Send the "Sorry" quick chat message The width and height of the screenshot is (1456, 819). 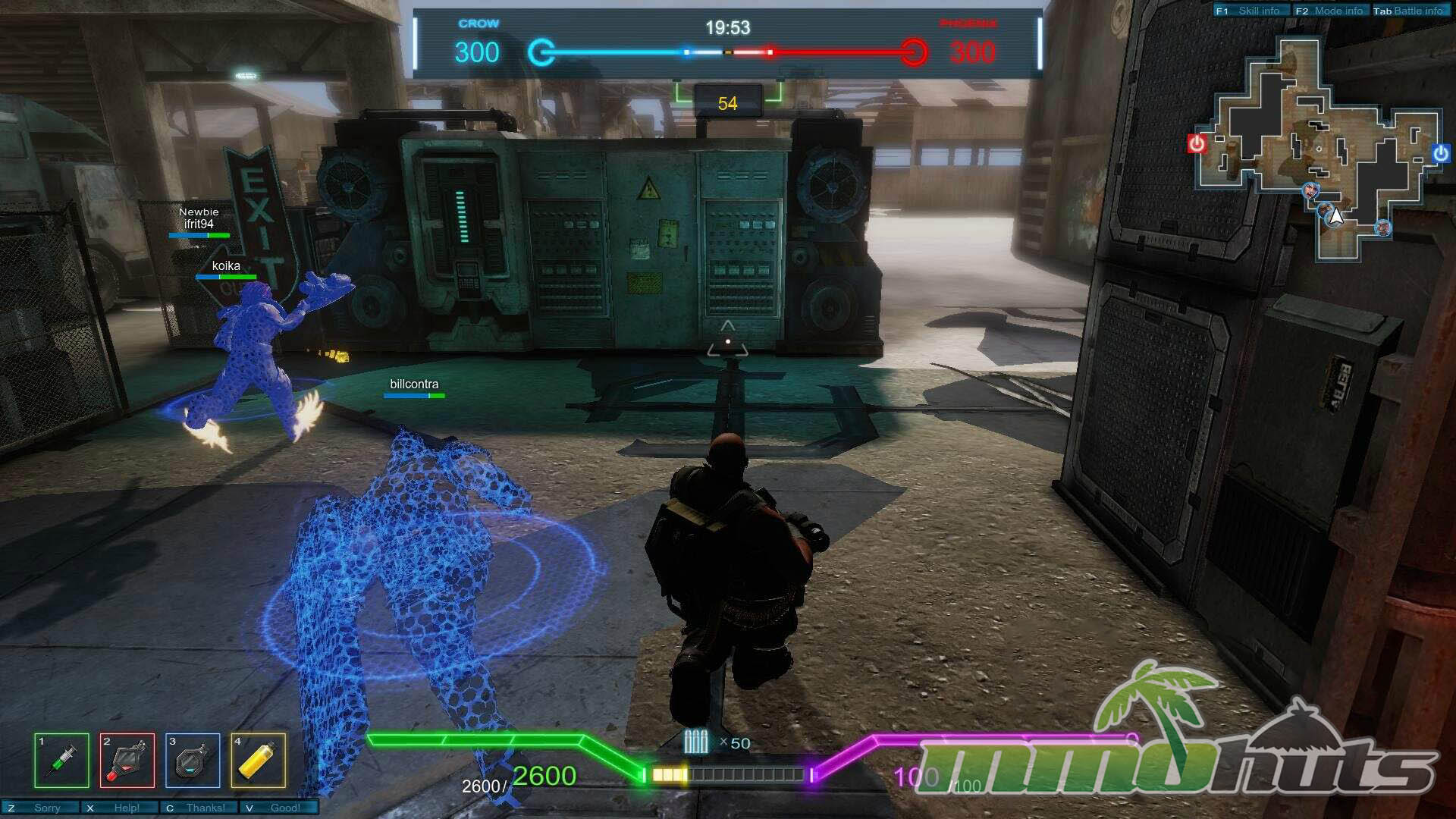(x=41, y=808)
